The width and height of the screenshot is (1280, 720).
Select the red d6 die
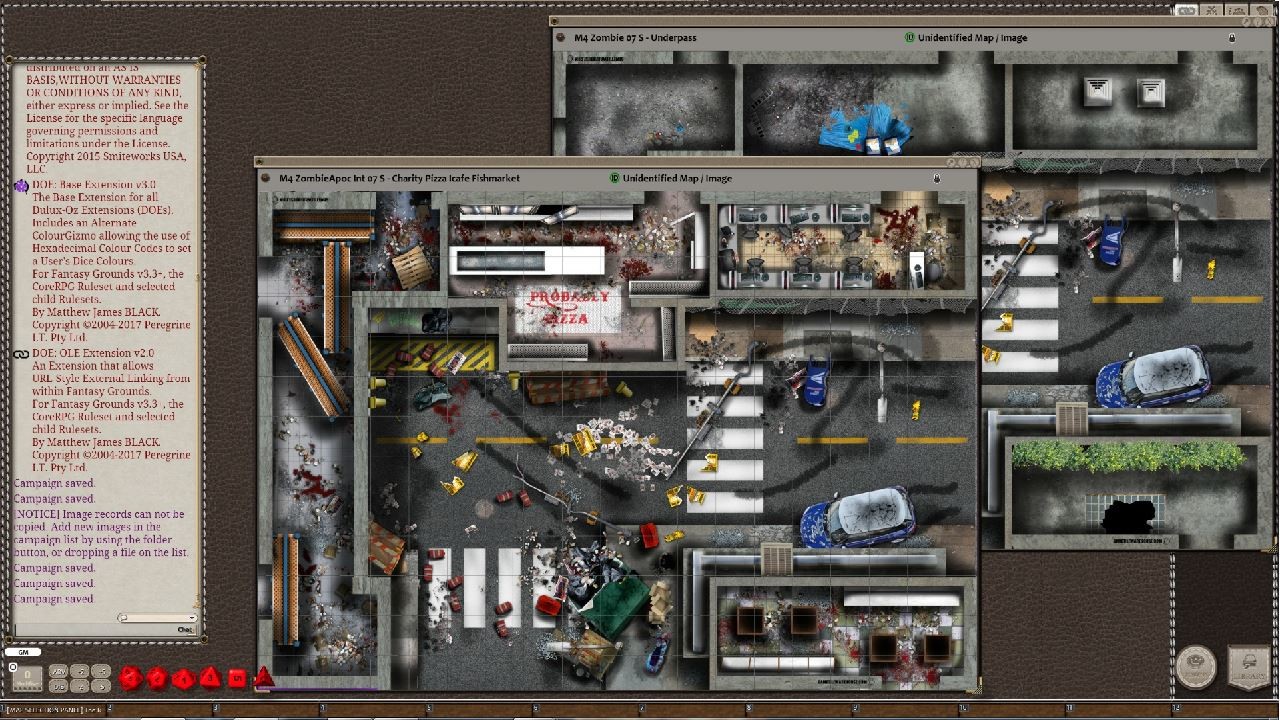pyautogui.click(x=237, y=677)
